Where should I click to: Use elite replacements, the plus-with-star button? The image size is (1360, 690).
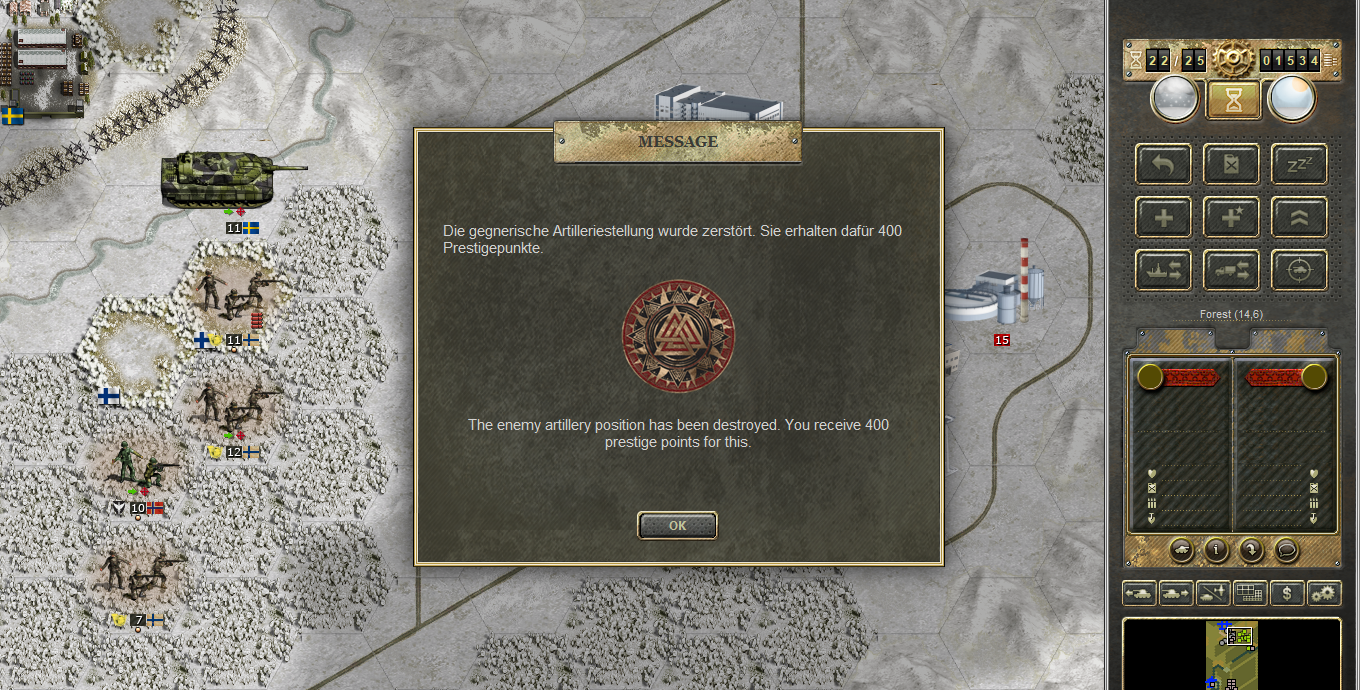click(x=1231, y=216)
